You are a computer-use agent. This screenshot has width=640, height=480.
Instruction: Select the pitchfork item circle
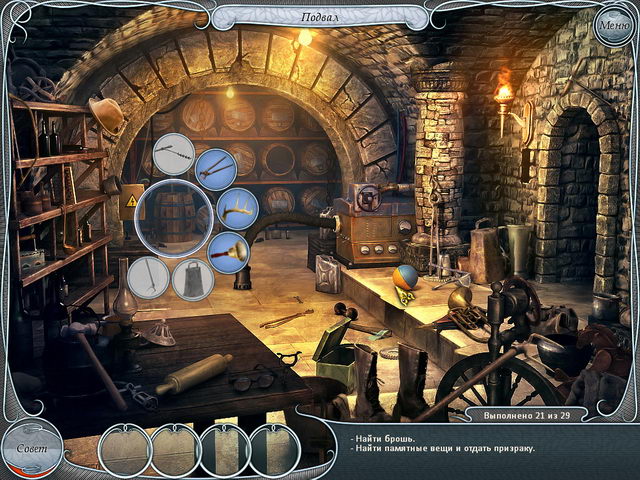148,277
